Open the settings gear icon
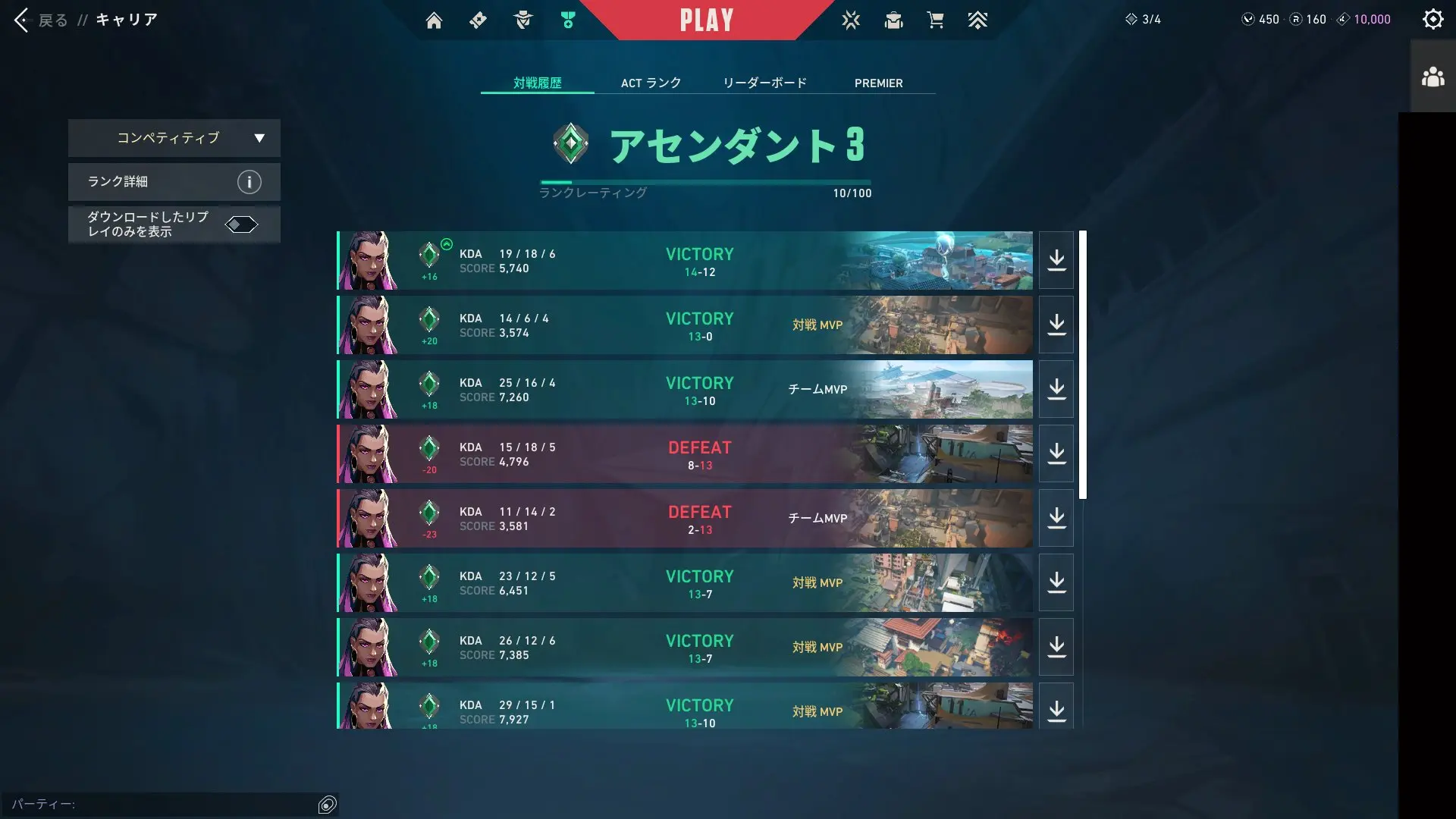This screenshot has height=819, width=1456. pos(1433,19)
